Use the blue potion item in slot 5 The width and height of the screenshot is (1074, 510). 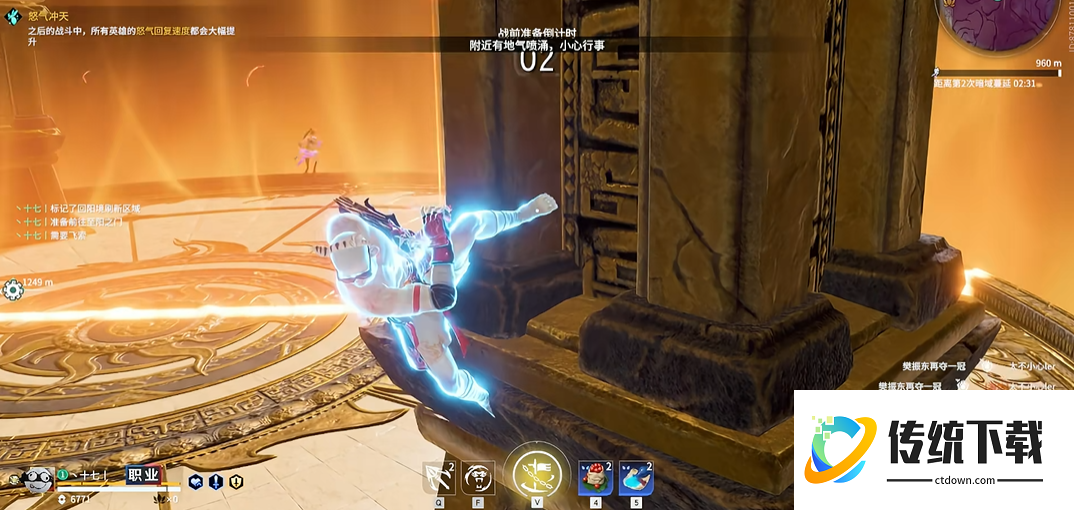(x=636, y=479)
